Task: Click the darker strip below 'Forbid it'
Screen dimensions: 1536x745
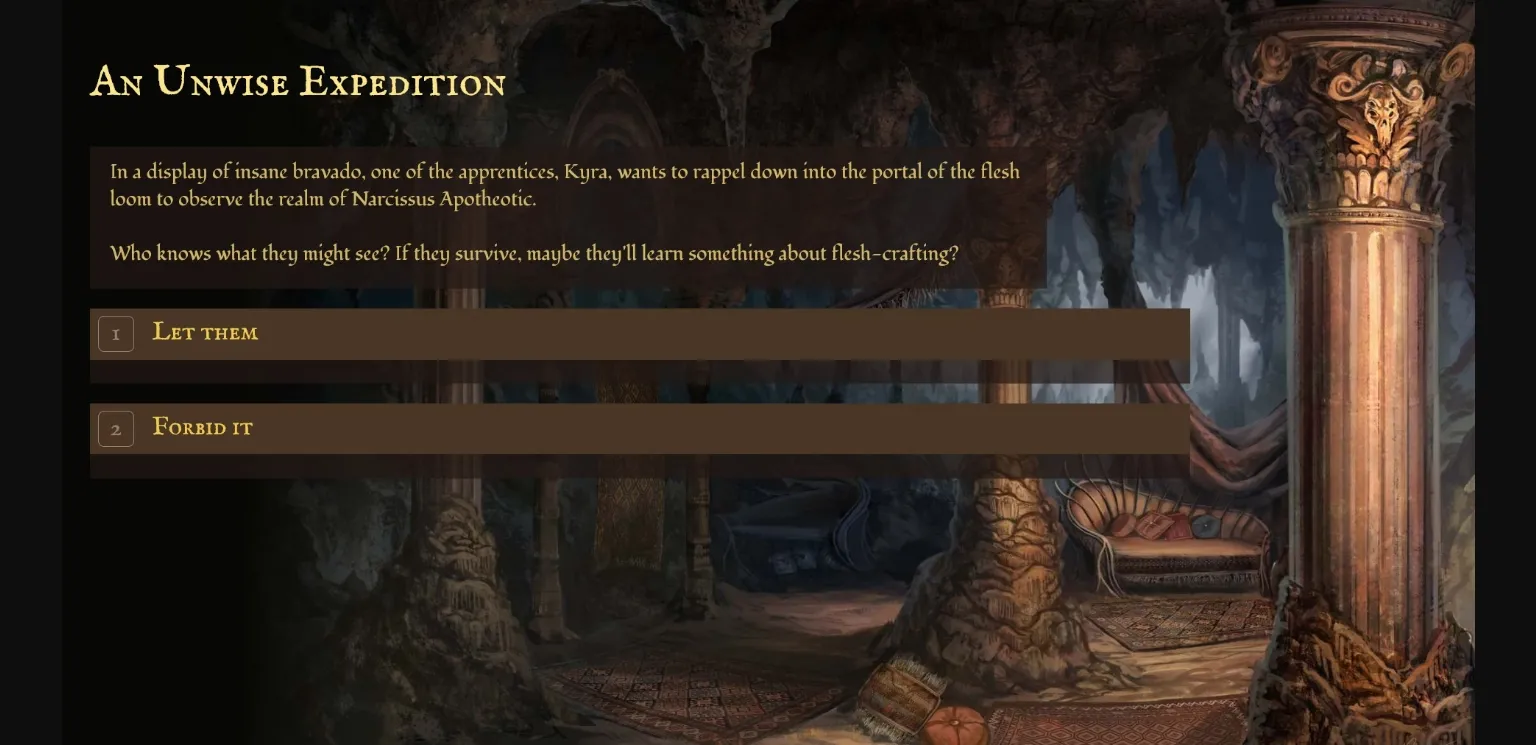Action: click(x=640, y=467)
